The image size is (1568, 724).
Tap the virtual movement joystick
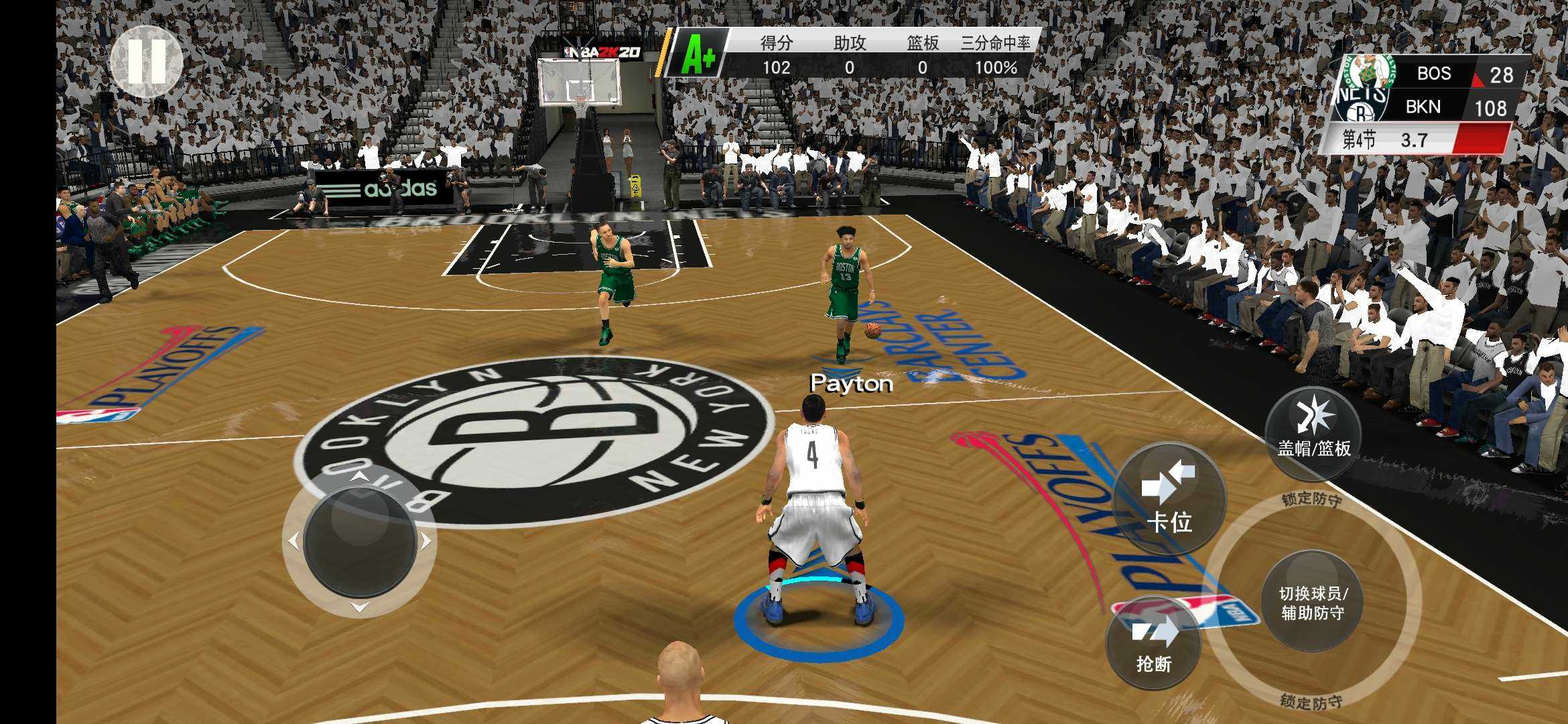[x=360, y=540]
